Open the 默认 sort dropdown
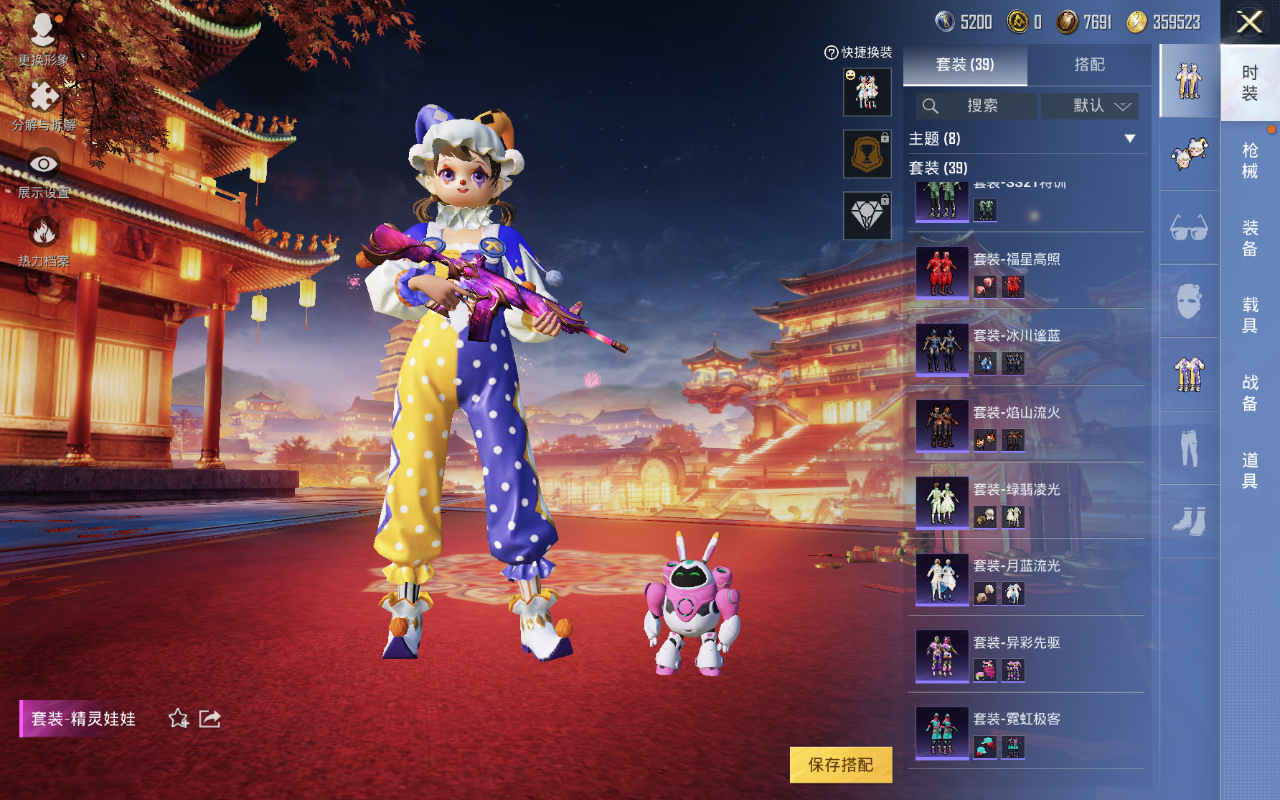The image size is (1280, 800). click(x=1090, y=105)
